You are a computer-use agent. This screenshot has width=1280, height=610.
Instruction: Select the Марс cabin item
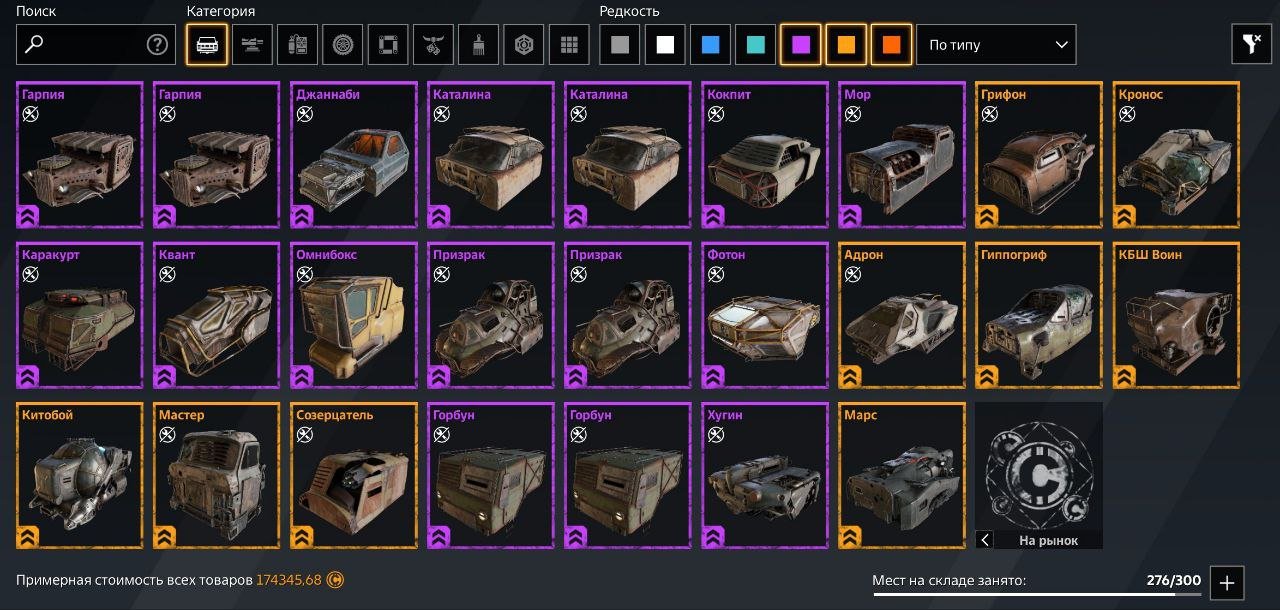(x=901, y=475)
